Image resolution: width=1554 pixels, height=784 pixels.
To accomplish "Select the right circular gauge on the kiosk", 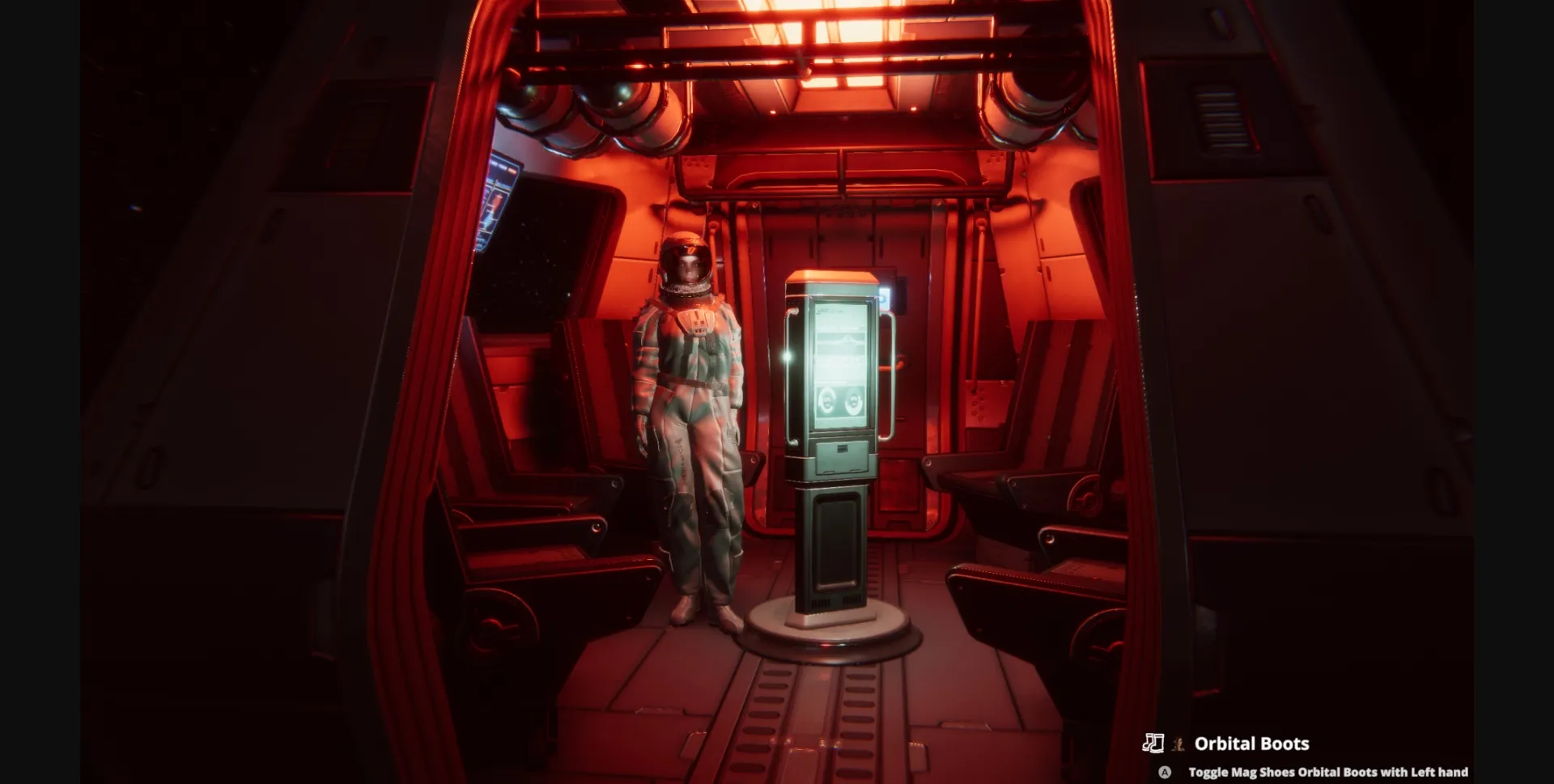I will pos(855,399).
